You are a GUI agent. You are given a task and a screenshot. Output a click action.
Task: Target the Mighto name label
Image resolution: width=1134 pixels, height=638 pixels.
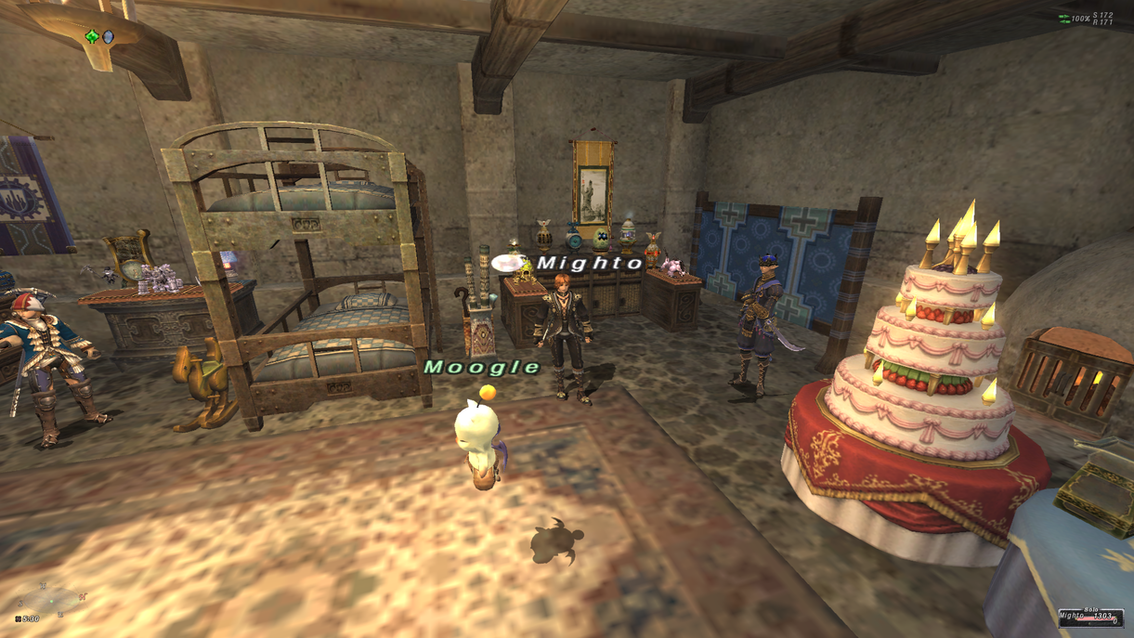tap(590, 263)
